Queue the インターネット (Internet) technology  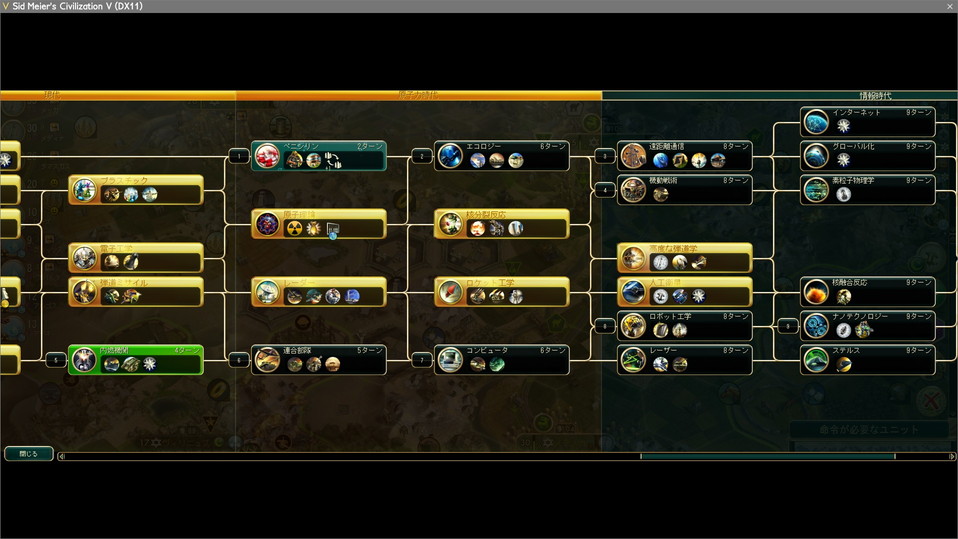point(868,121)
